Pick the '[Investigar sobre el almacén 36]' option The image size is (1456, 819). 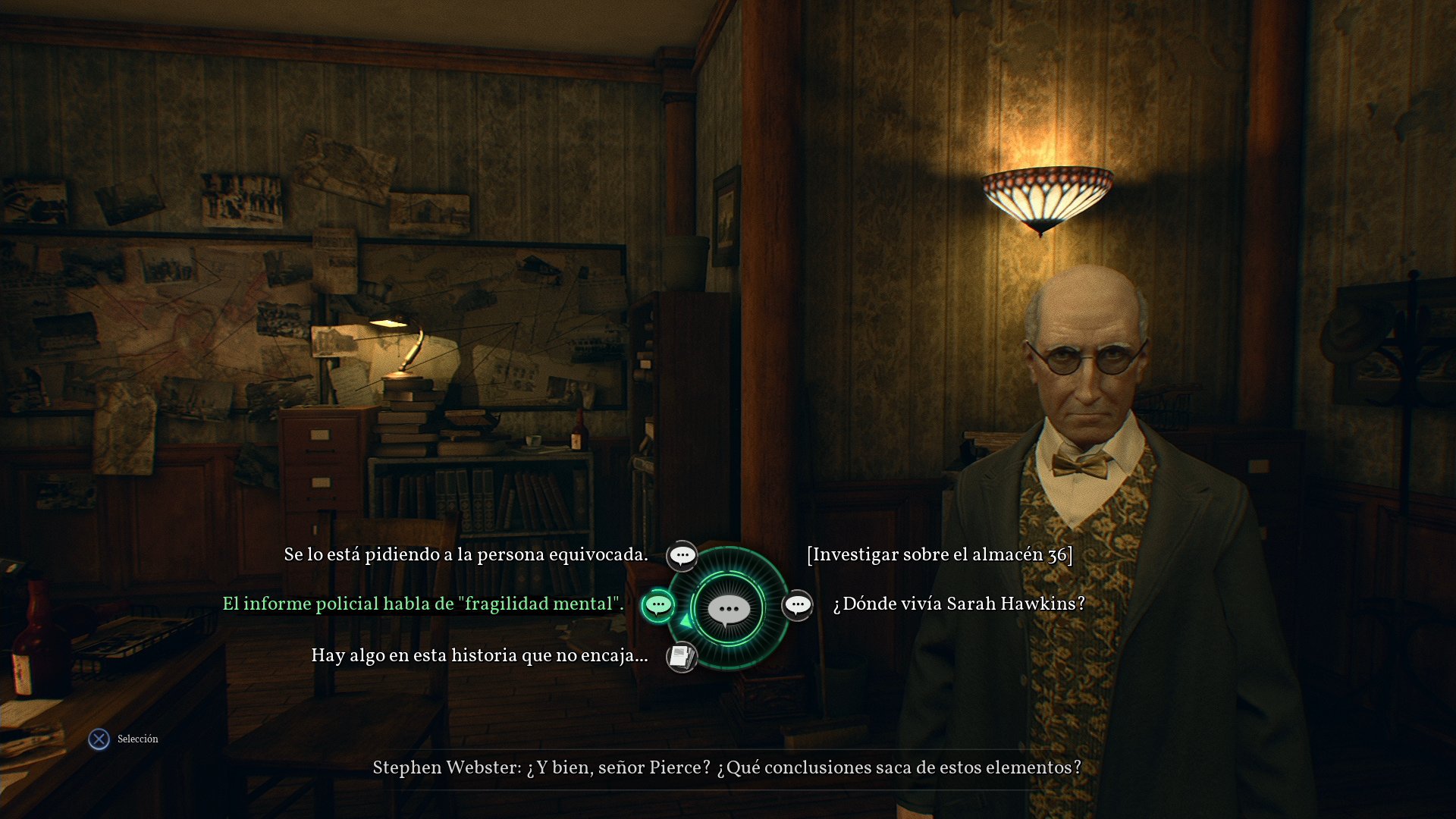[x=940, y=554]
